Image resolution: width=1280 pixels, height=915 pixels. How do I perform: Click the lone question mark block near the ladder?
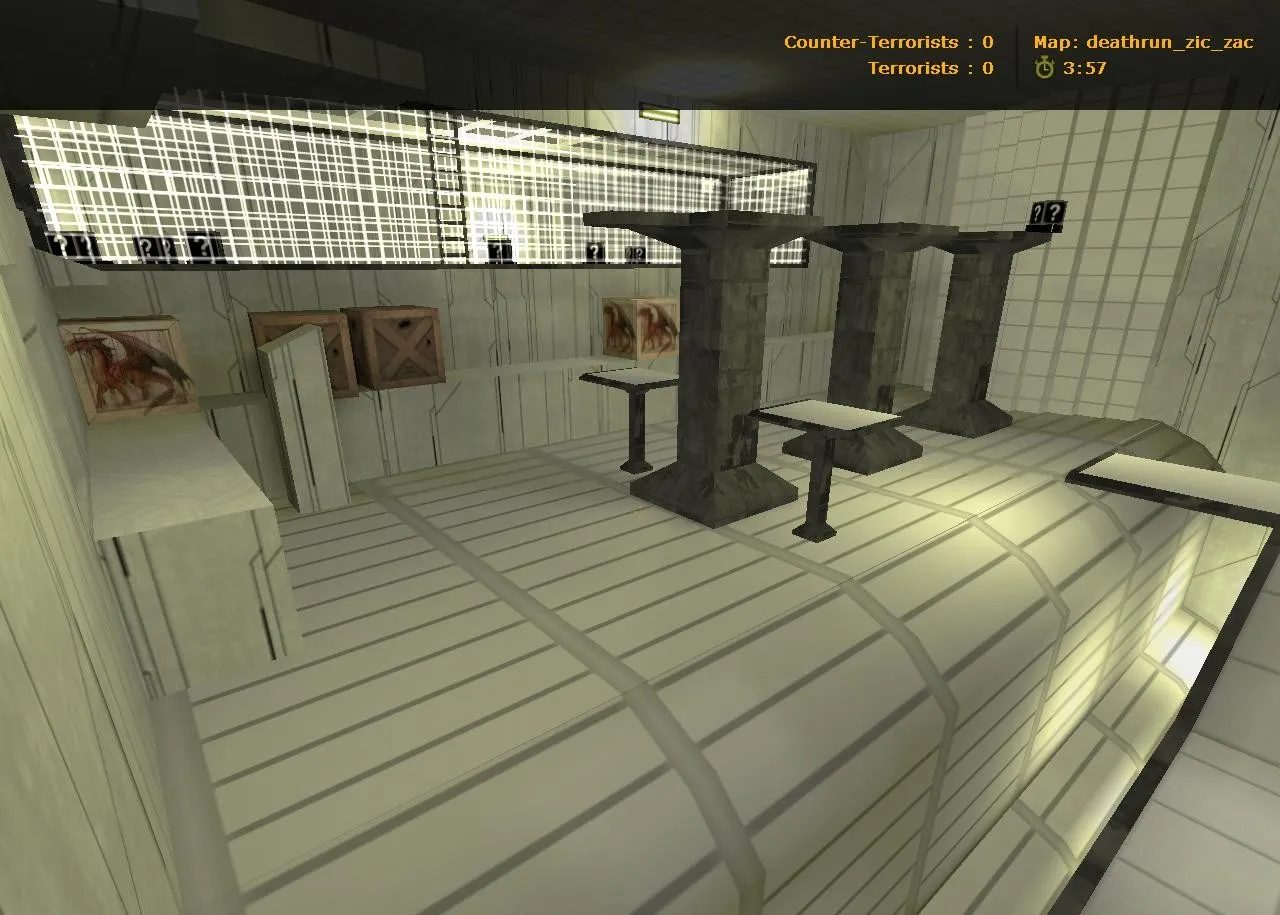[x=497, y=249]
